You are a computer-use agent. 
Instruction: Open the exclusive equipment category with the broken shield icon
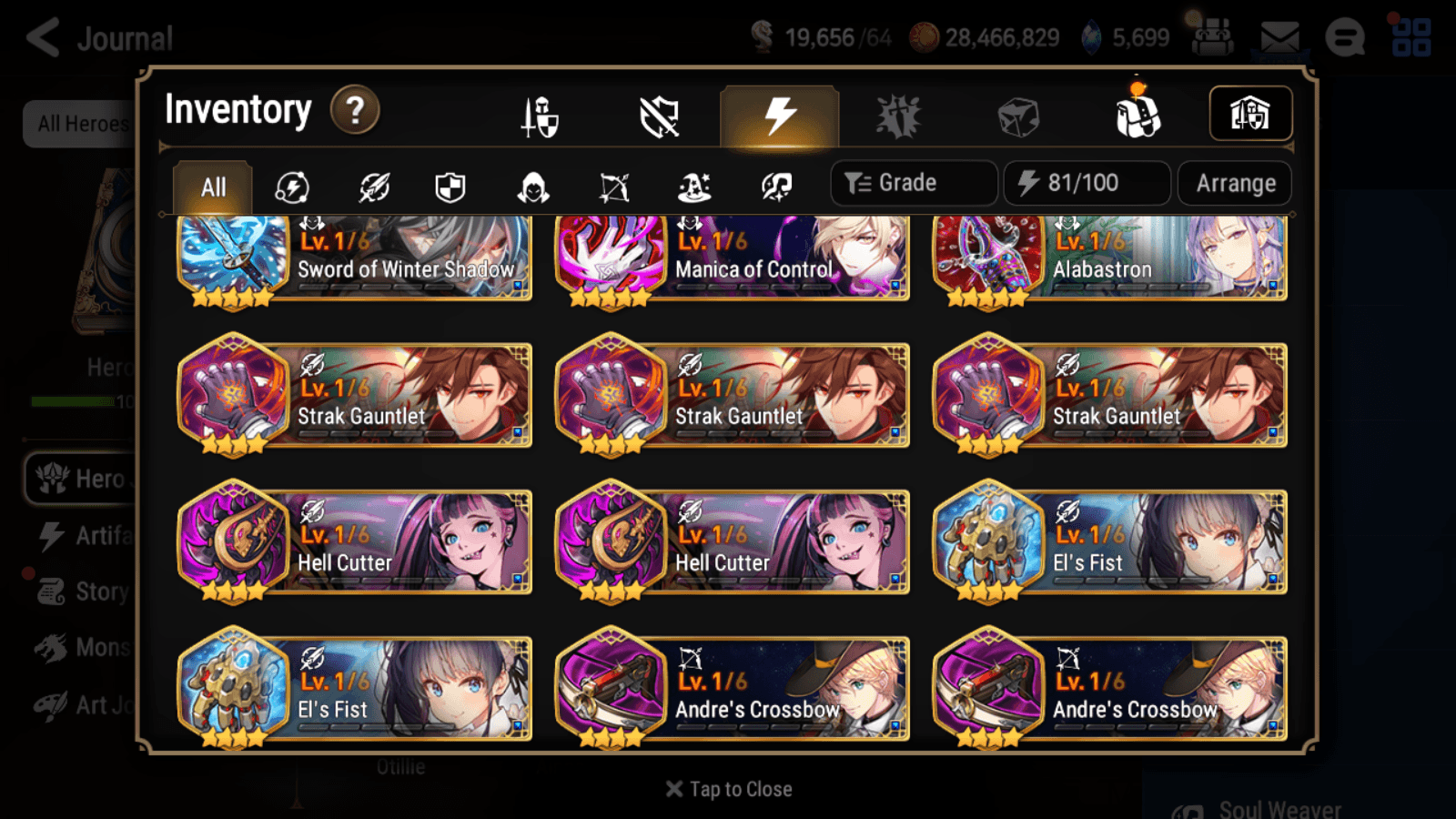click(x=660, y=115)
